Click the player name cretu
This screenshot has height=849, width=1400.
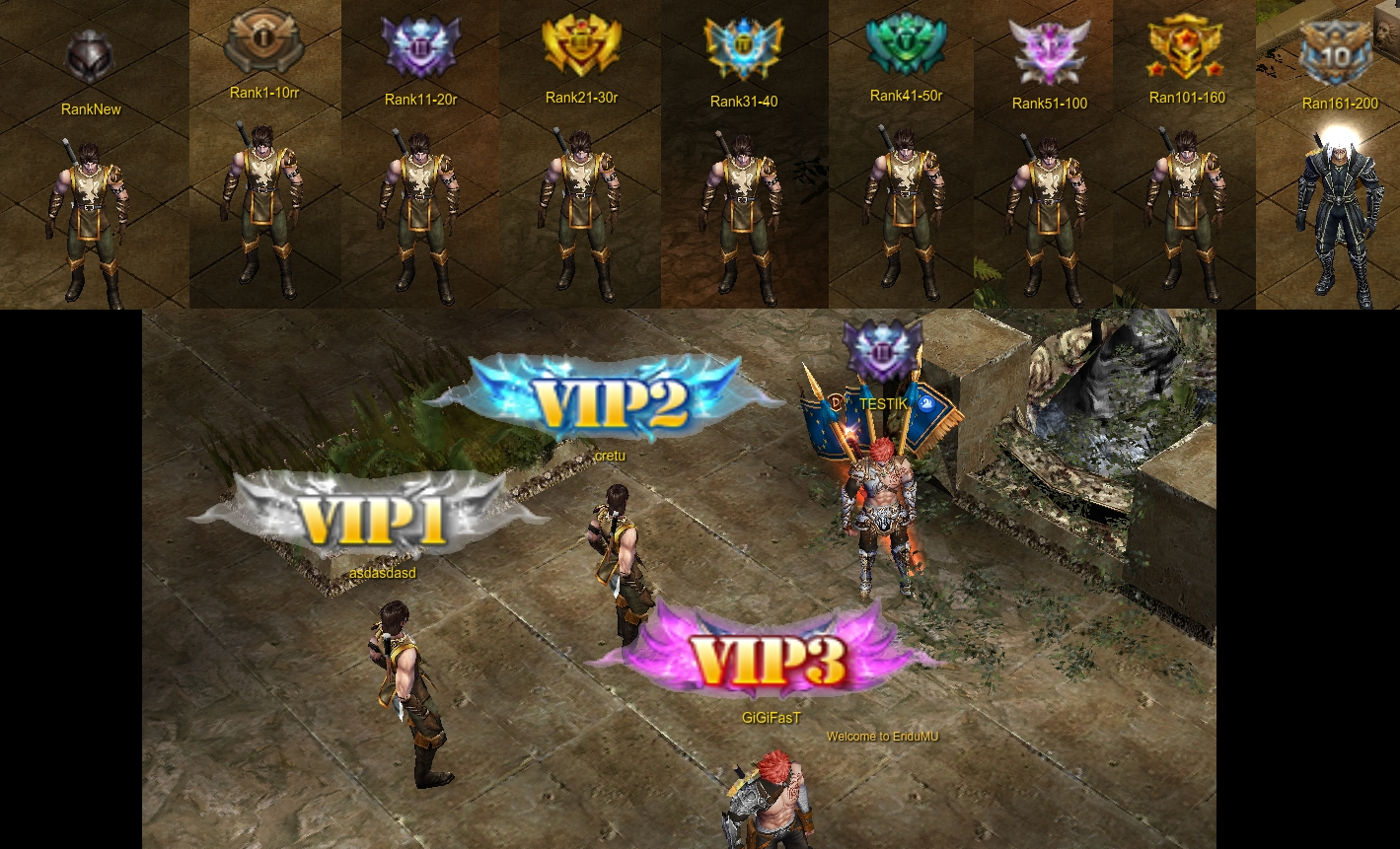pos(610,456)
